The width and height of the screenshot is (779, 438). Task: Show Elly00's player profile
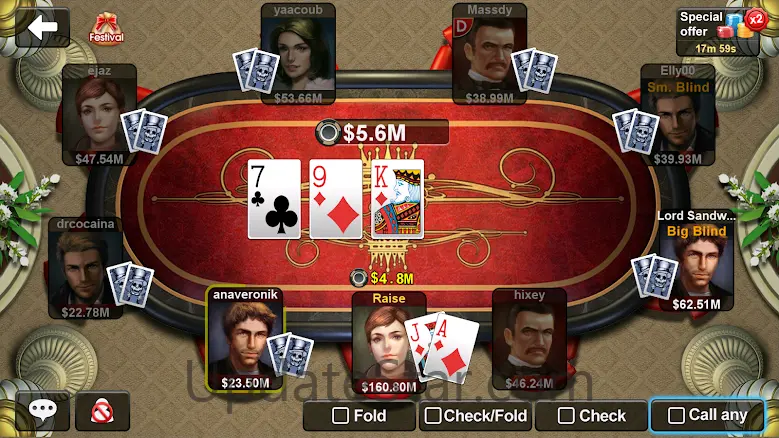click(677, 112)
